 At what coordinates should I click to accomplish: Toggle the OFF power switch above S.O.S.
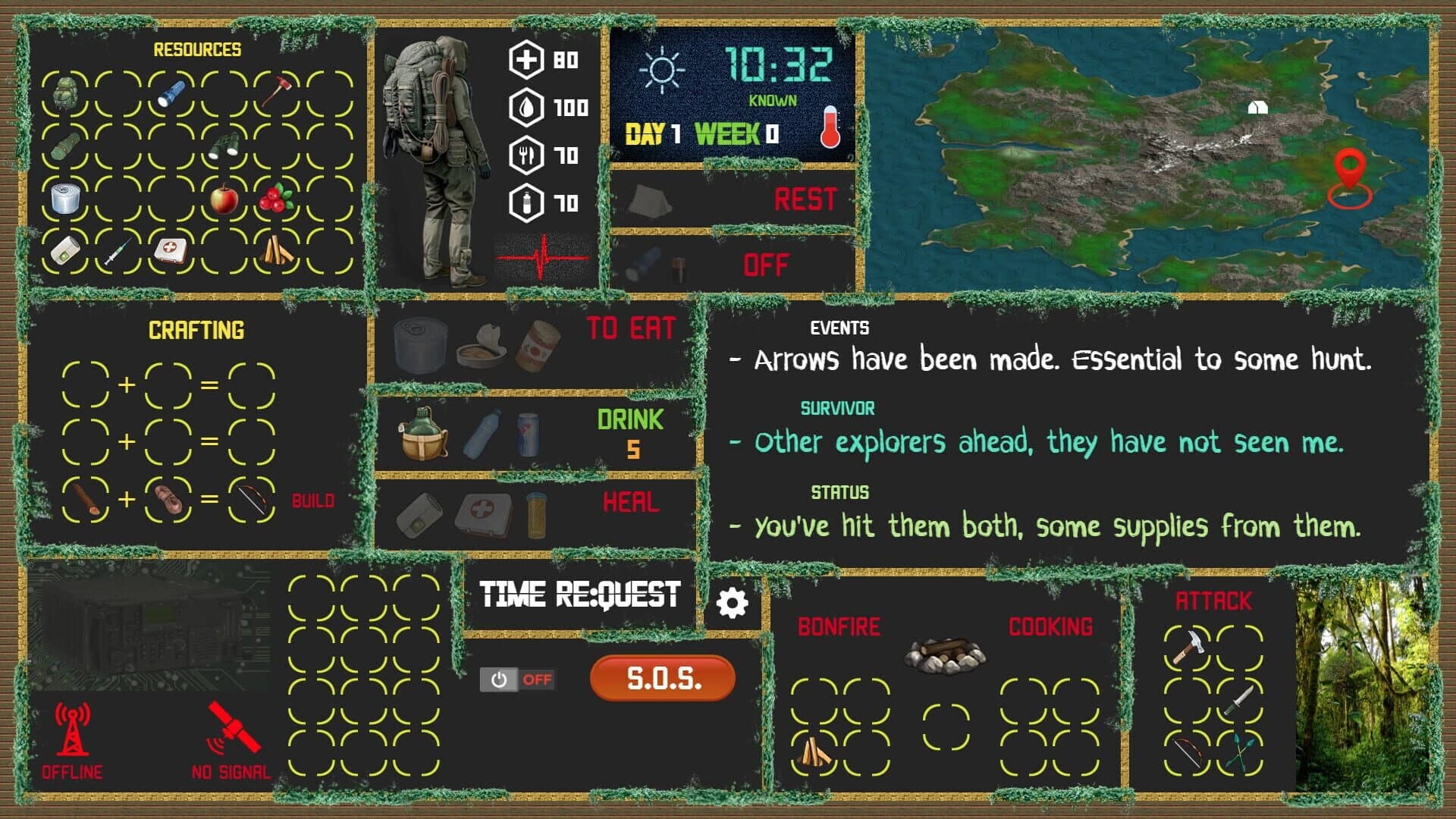[519, 680]
